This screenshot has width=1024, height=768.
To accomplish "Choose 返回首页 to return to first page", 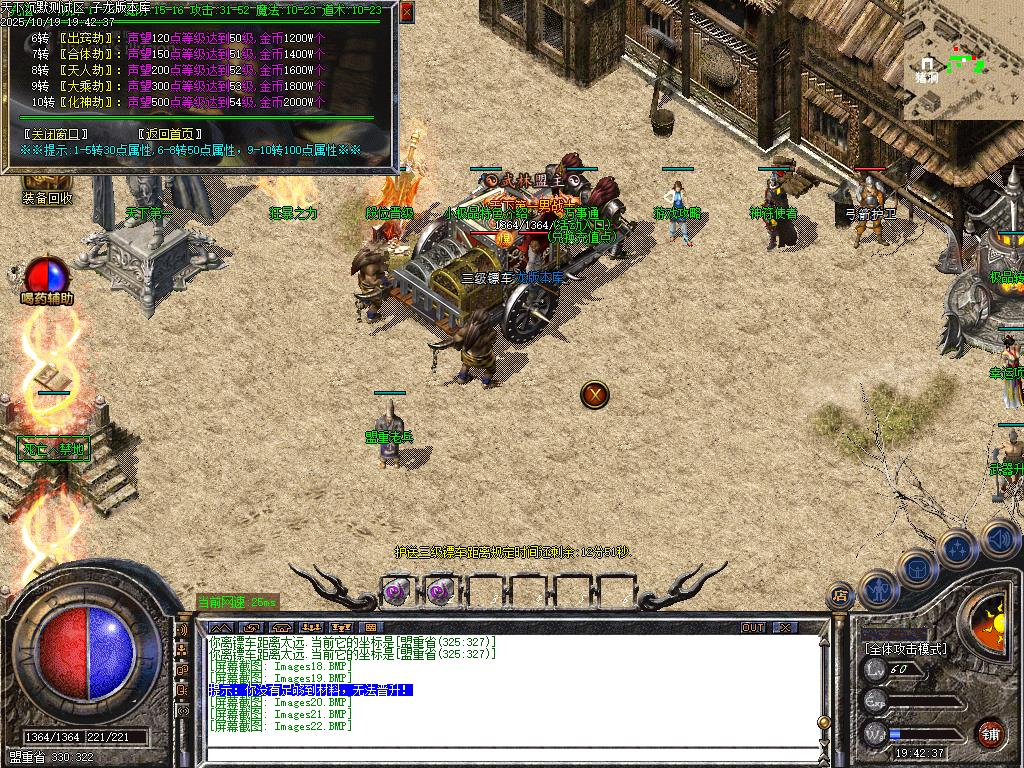I will [x=170, y=133].
